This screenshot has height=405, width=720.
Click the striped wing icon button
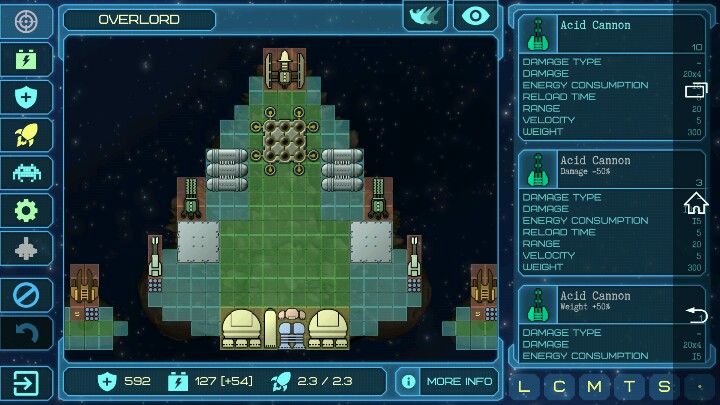coord(425,16)
